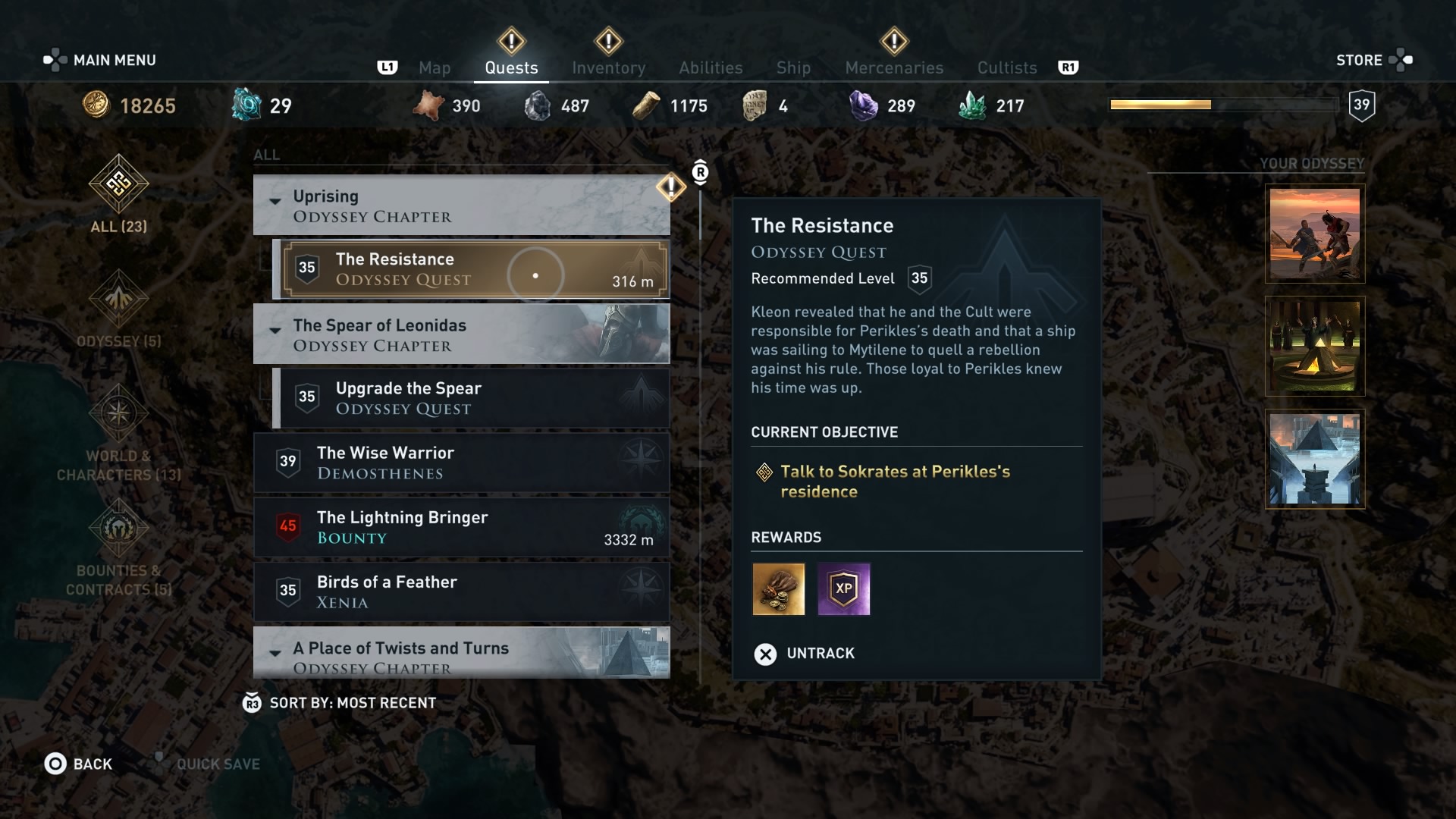Viewport: 1456px width, 819px height.
Task: Switch to the Inventory tab
Action: coord(608,67)
